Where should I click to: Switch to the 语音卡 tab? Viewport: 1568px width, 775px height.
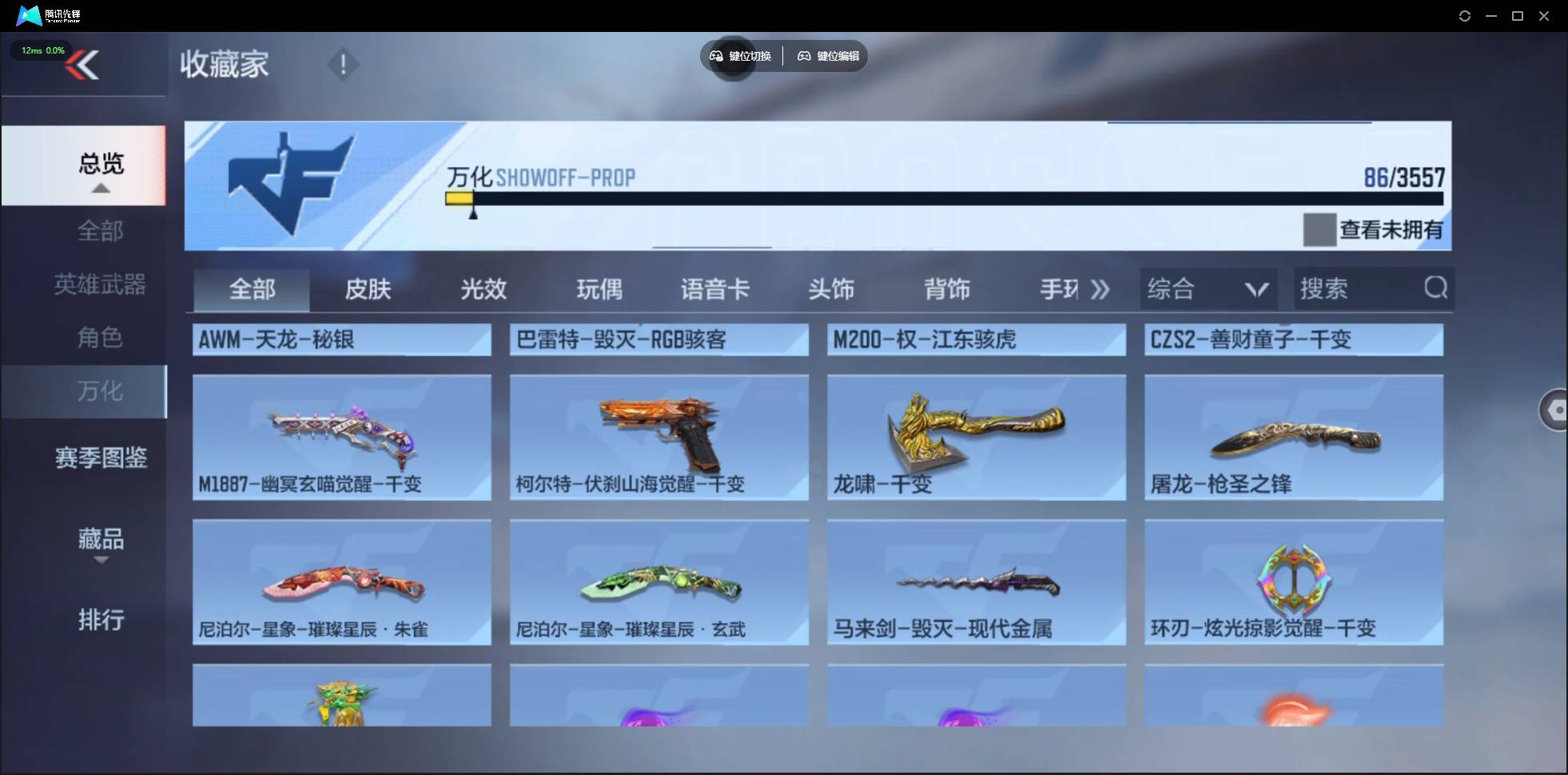pos(714,290)
